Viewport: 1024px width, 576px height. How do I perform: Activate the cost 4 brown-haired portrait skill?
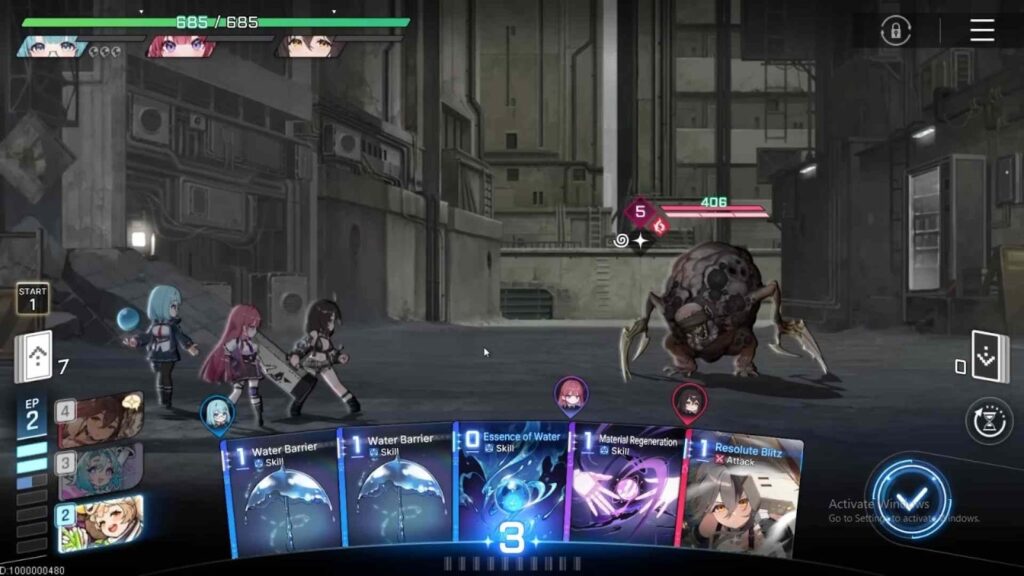coord(100,419)
